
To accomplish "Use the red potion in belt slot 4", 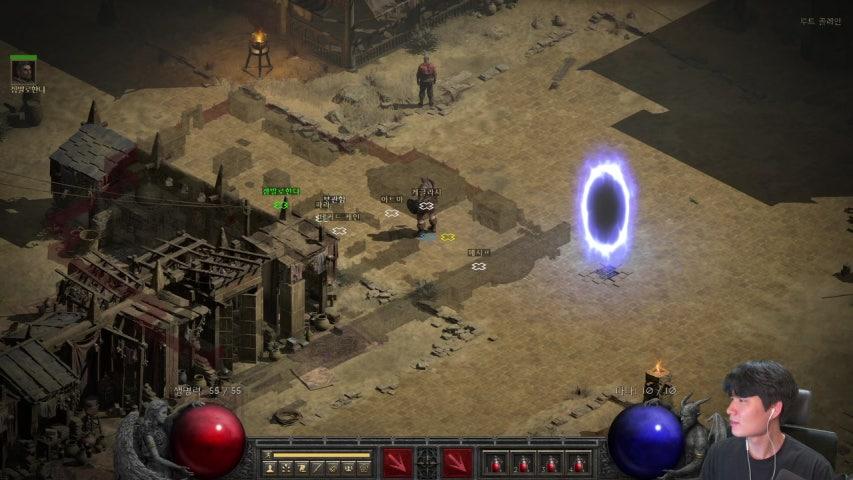I will click(x=577, y=463).
